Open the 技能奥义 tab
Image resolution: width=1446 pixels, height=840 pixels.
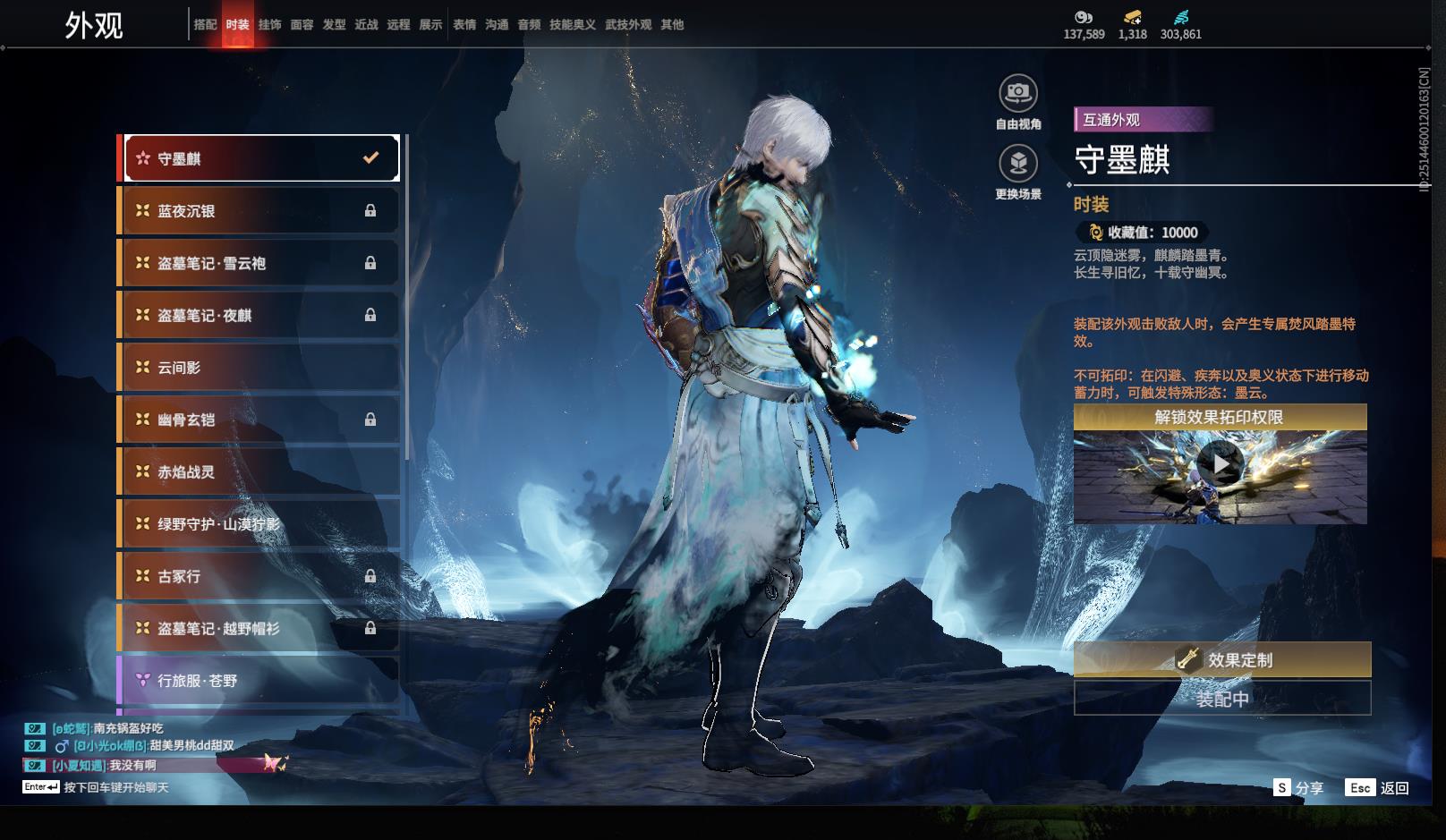coord(572,24)
